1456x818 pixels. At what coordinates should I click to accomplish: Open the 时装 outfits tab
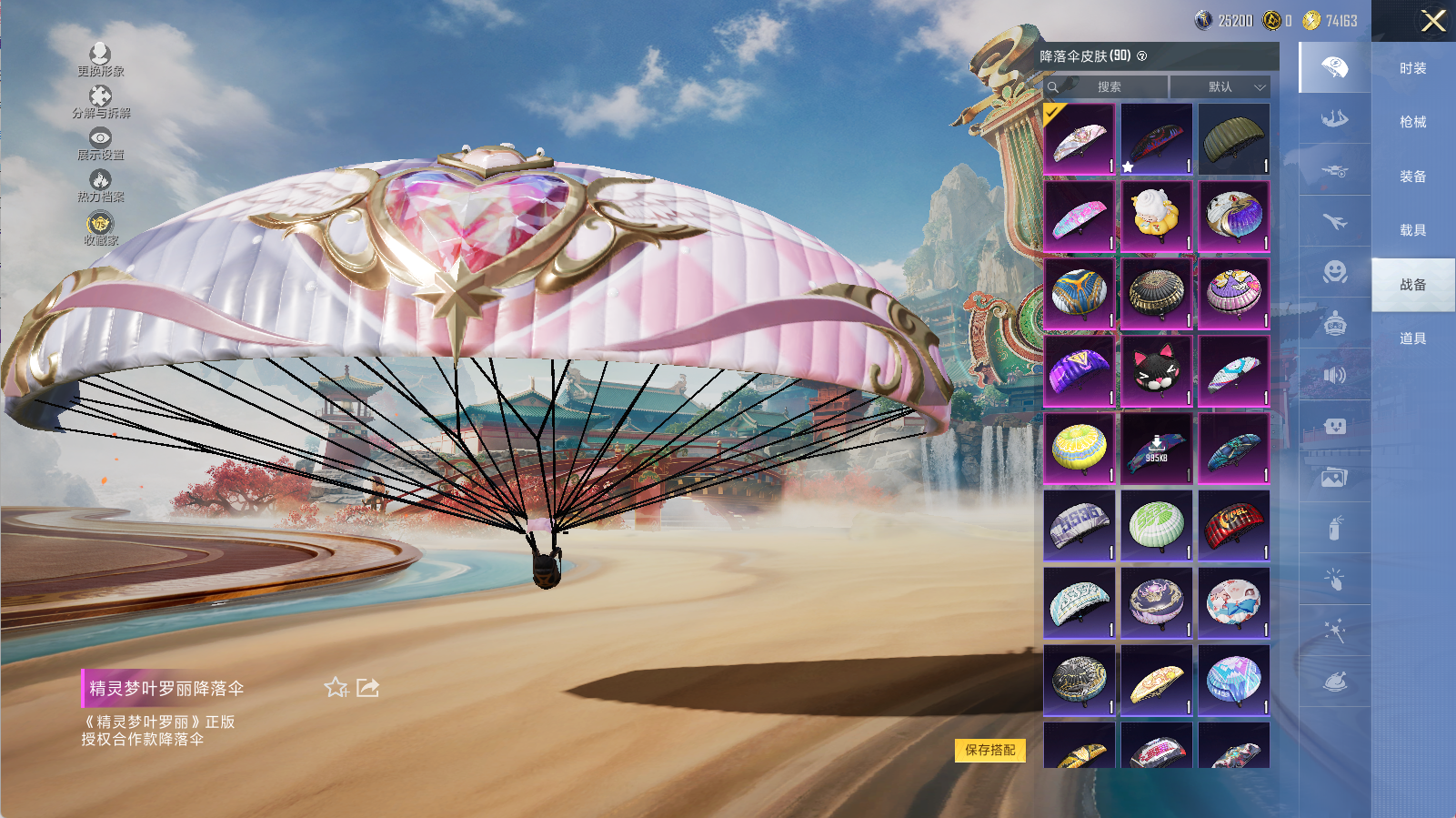(x=1412, y=68)
